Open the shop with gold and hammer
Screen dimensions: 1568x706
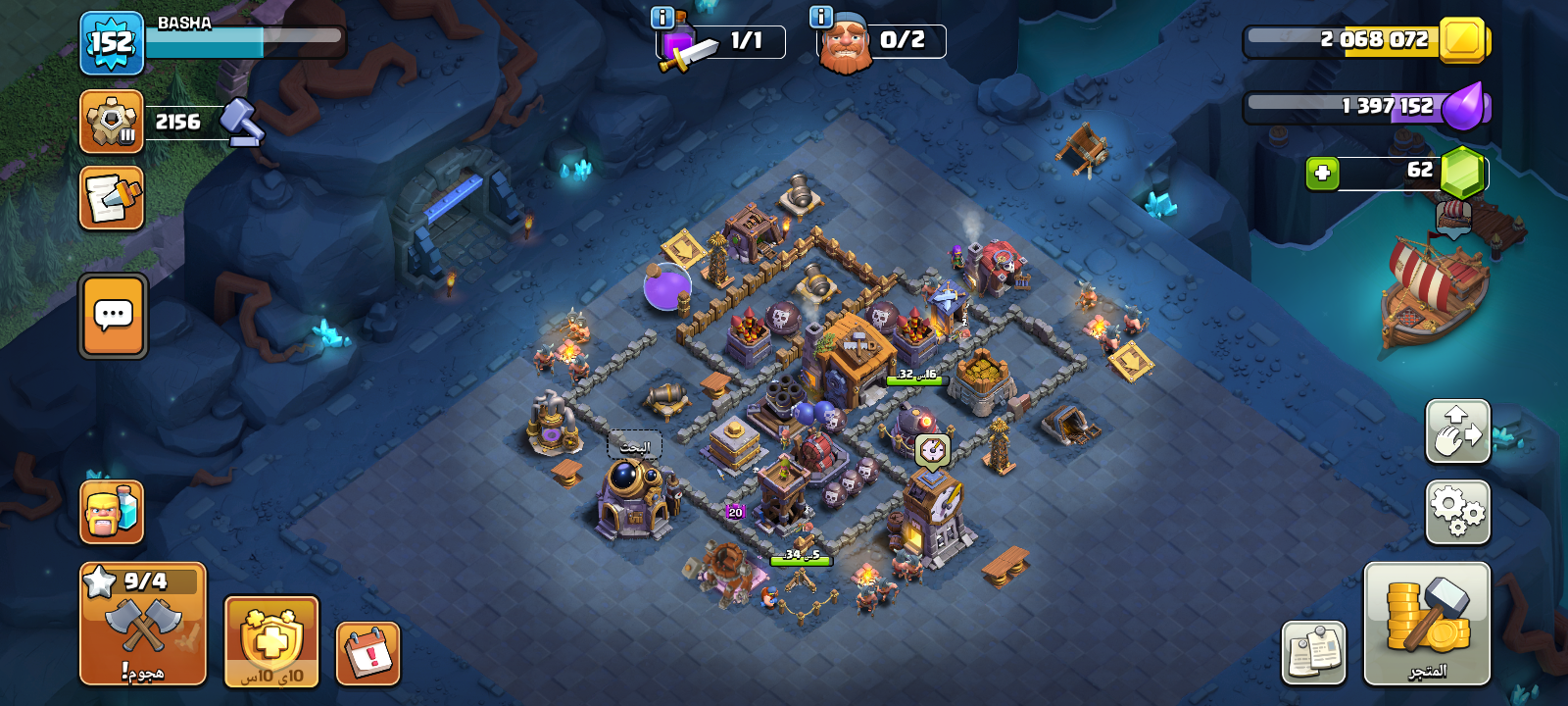coord(1427,624)
